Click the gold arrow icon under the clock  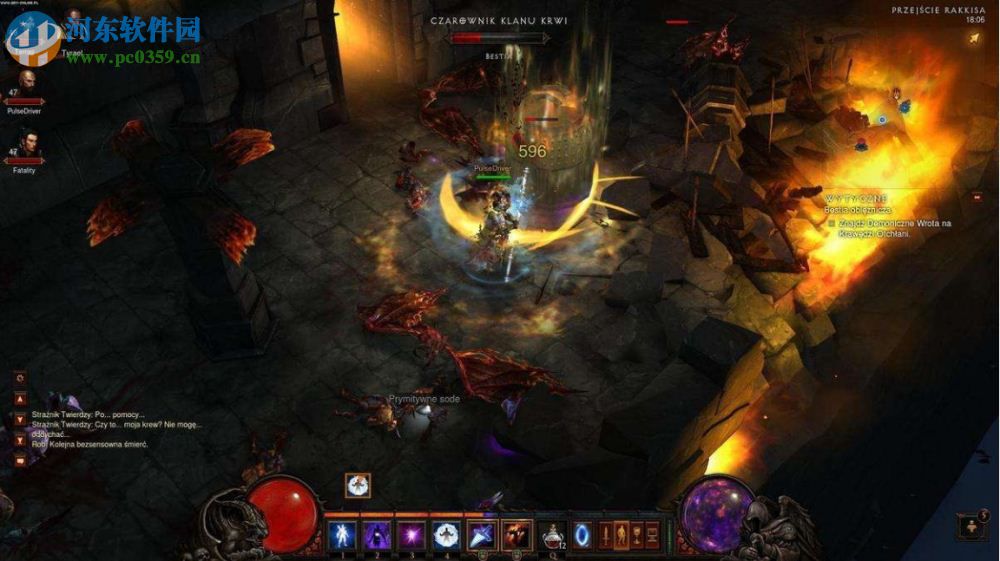click(x=974, y=39)
